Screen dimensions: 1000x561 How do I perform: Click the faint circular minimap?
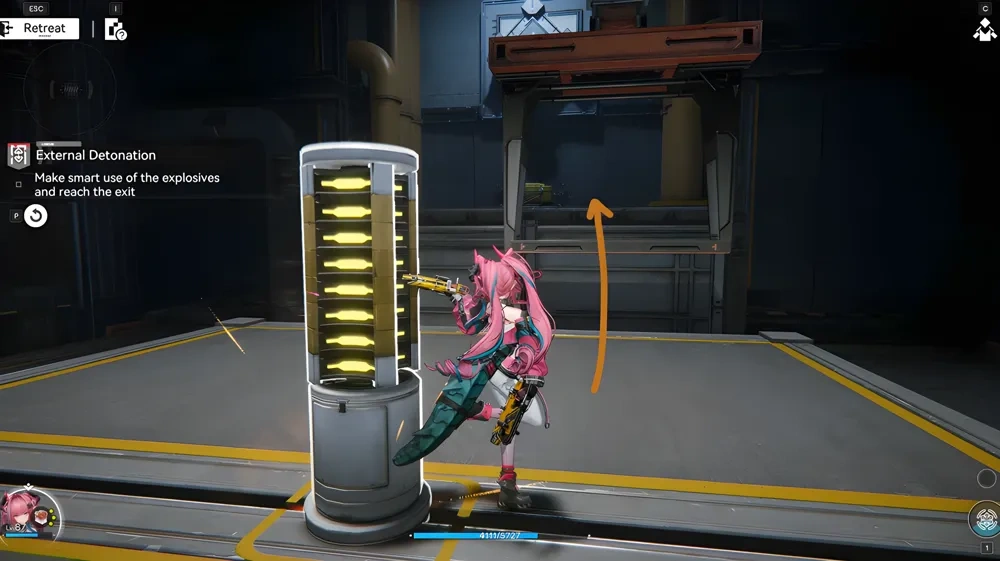point(69,87)
